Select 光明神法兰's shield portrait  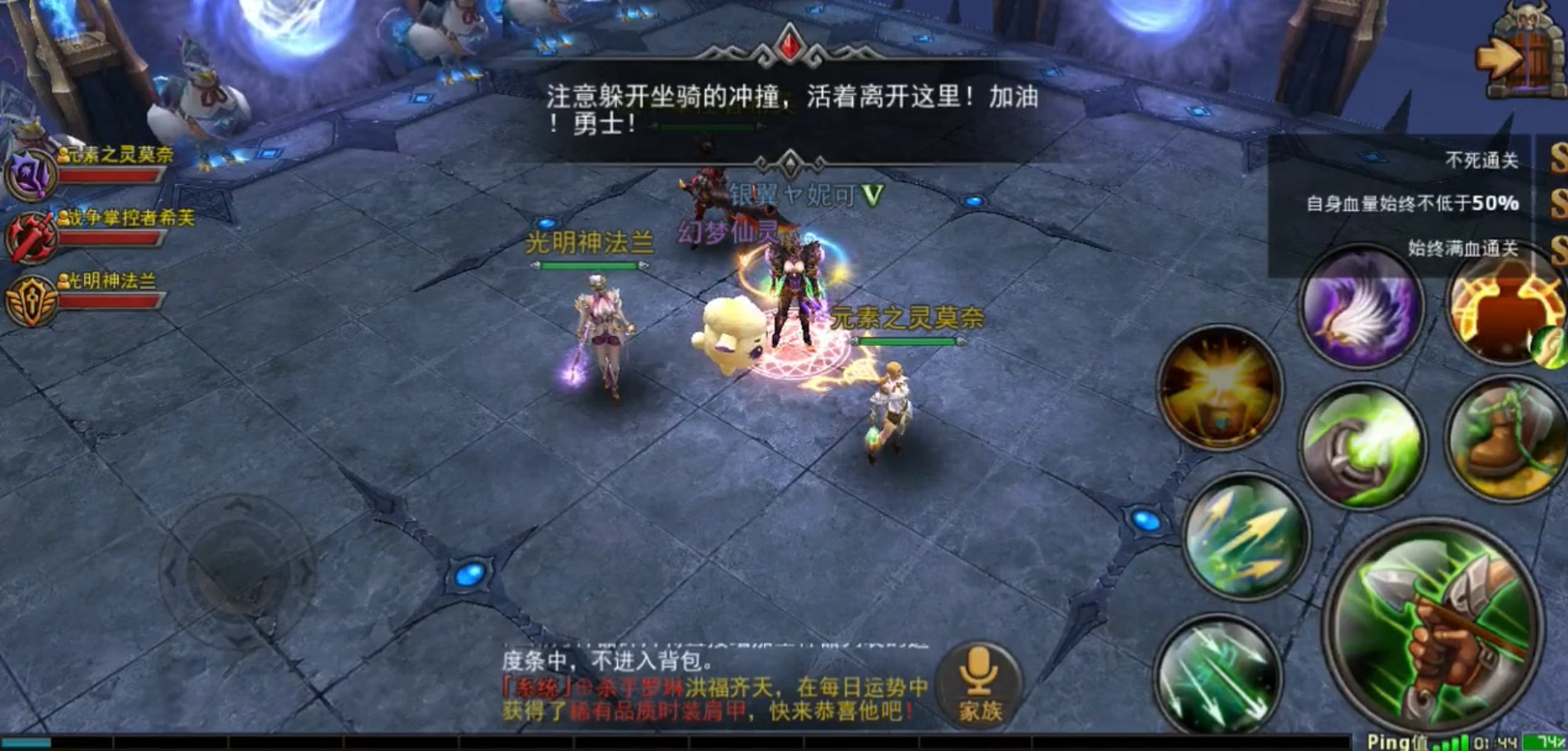(x=31, y=297)
